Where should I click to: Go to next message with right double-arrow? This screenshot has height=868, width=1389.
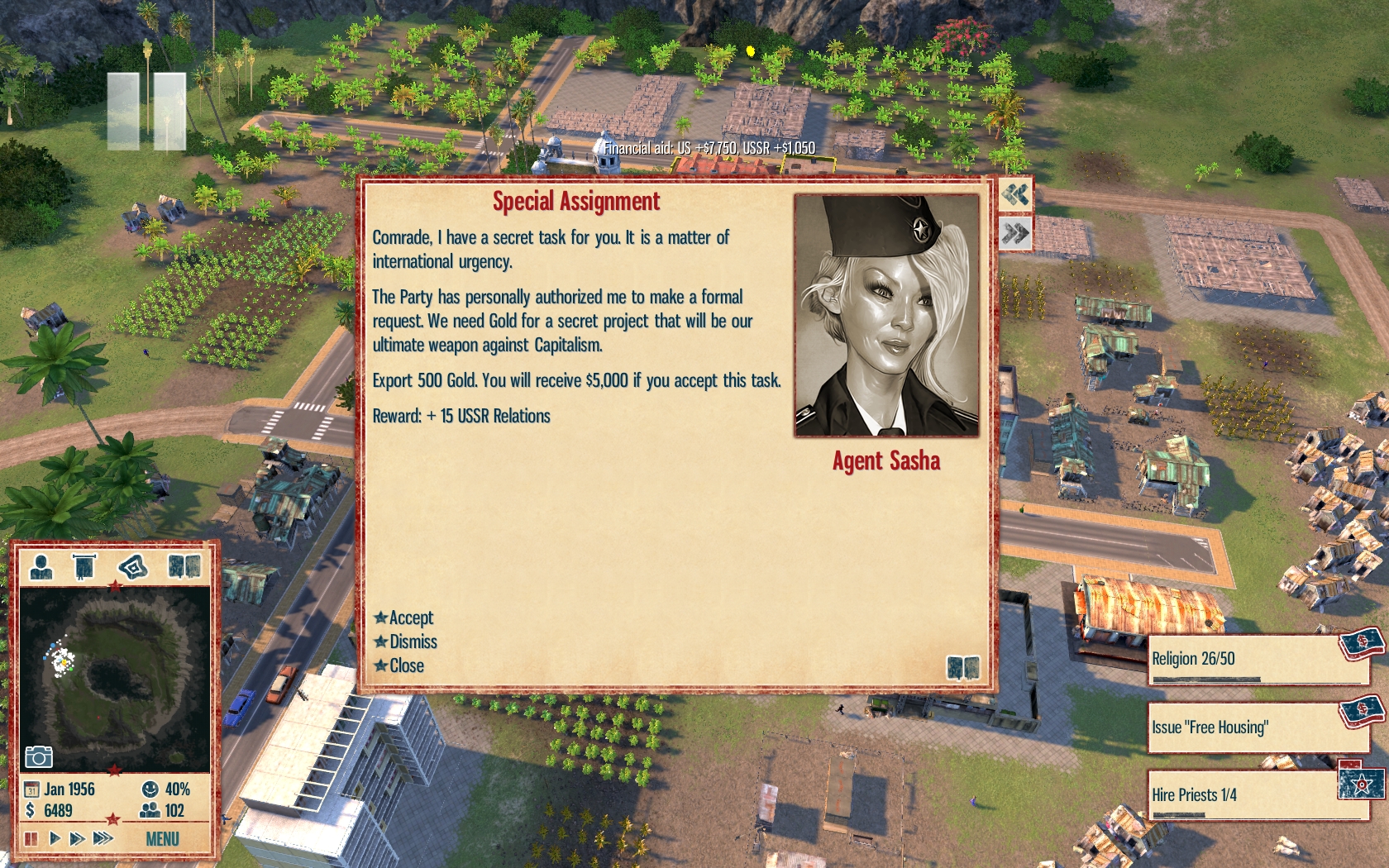coord(1015,234)
